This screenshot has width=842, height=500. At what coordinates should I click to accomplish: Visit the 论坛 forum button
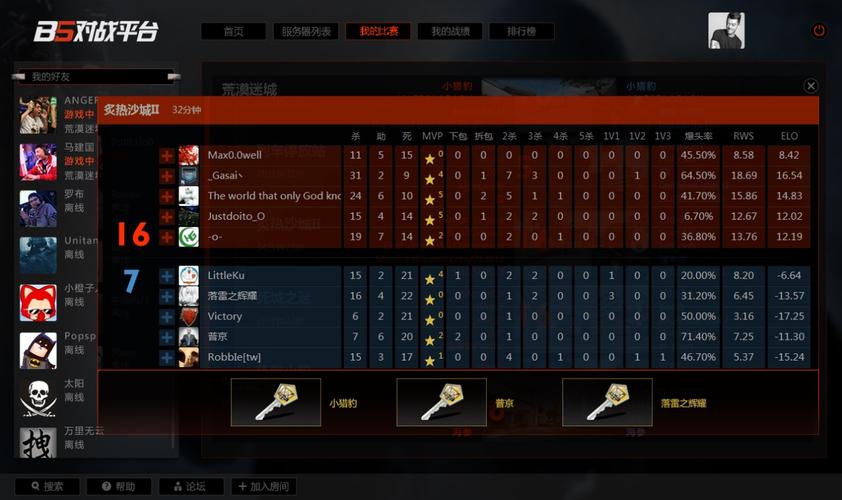(191, 487)
